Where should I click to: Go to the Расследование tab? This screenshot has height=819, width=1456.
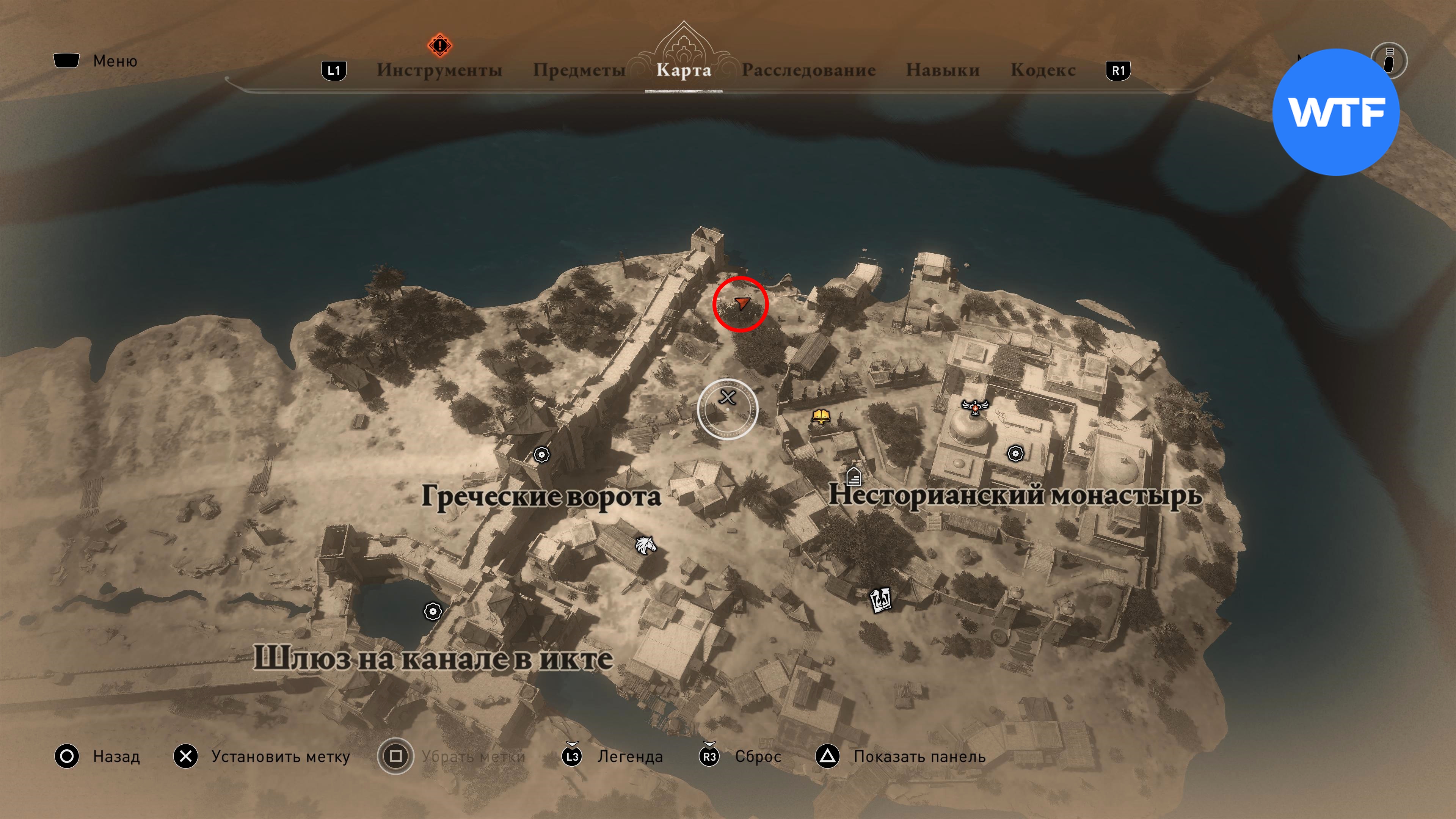pyautogui.click(x=808, y=70)
